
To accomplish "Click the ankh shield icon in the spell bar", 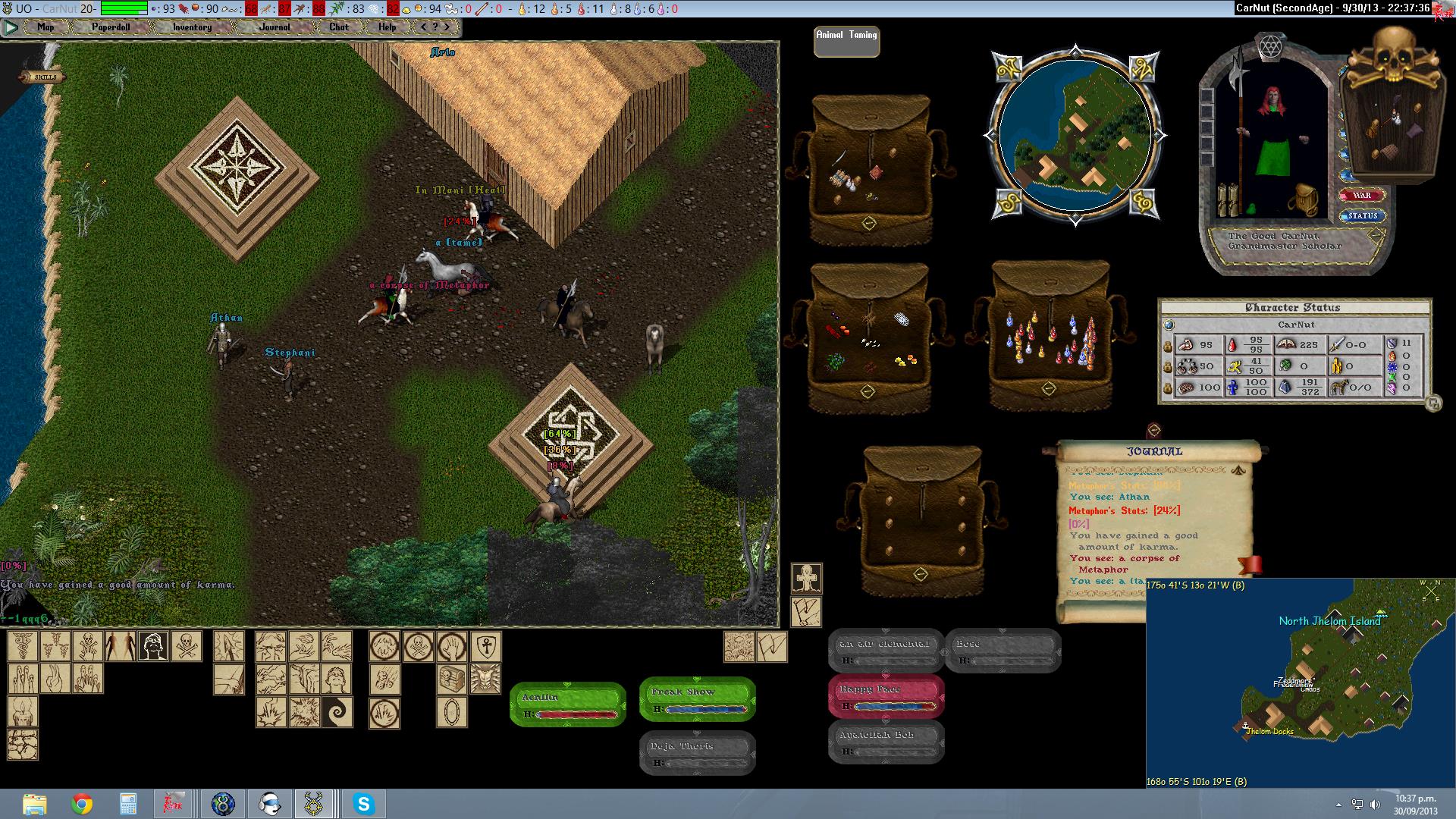I will click(x=485, y=647).
